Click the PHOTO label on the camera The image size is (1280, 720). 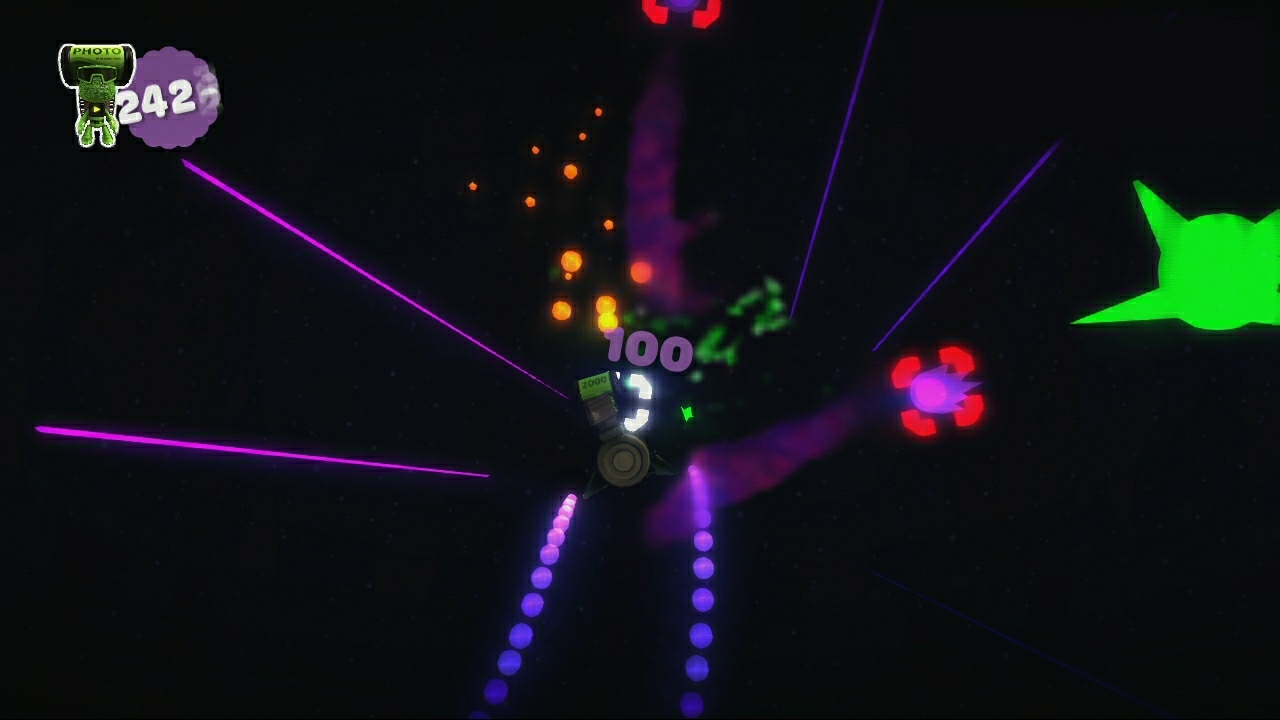(97, 51)
